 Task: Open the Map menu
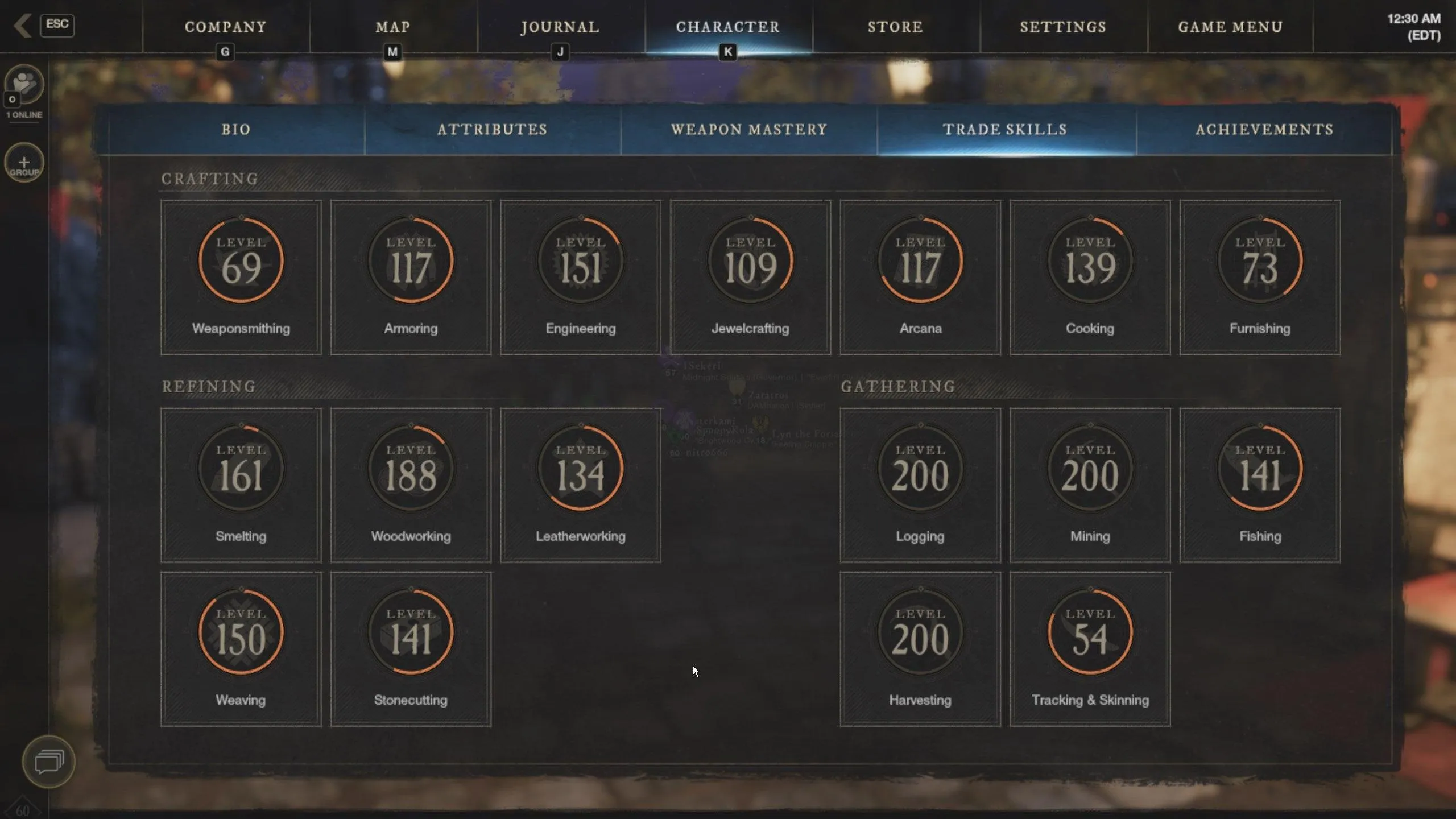tap(392, 27)
